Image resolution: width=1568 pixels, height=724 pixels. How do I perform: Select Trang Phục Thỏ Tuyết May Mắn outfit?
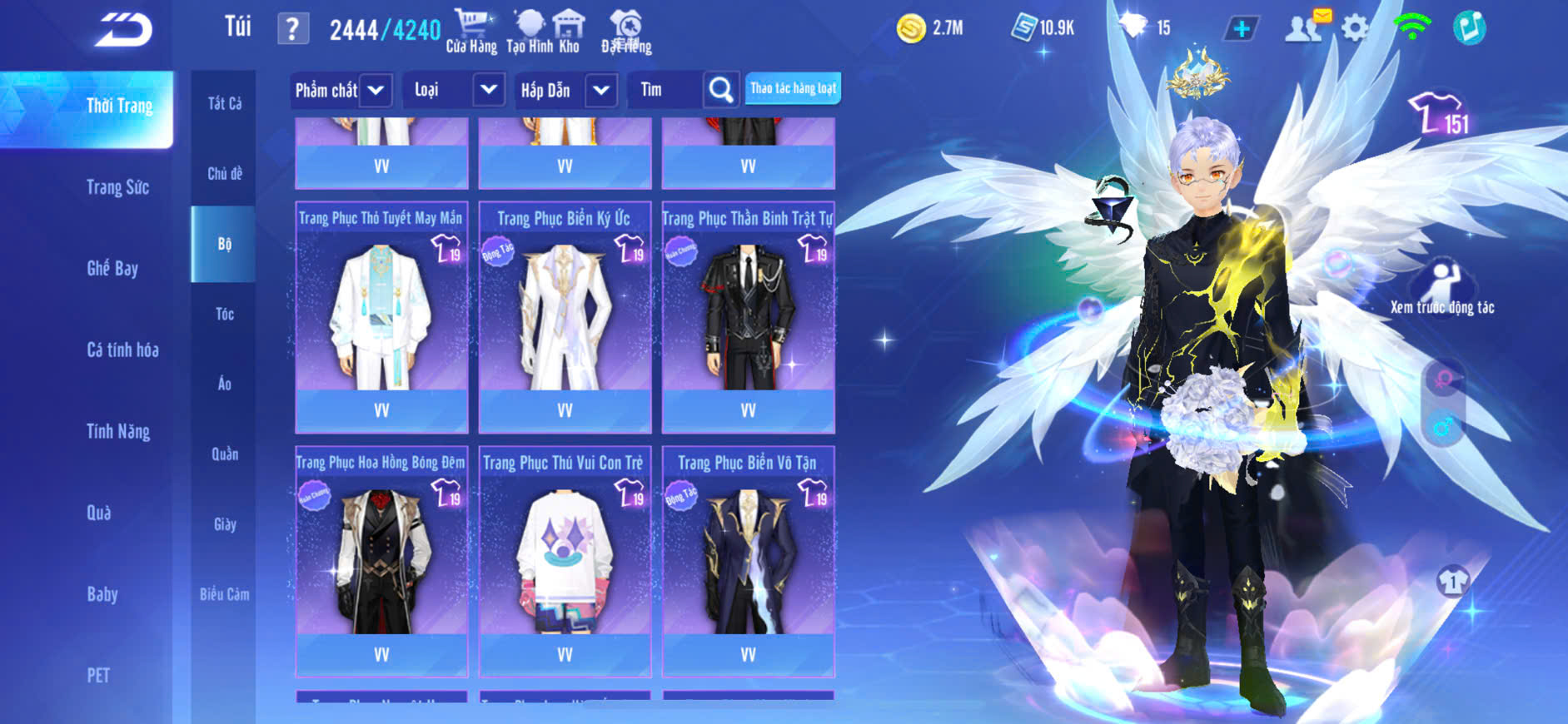(381, 317)
